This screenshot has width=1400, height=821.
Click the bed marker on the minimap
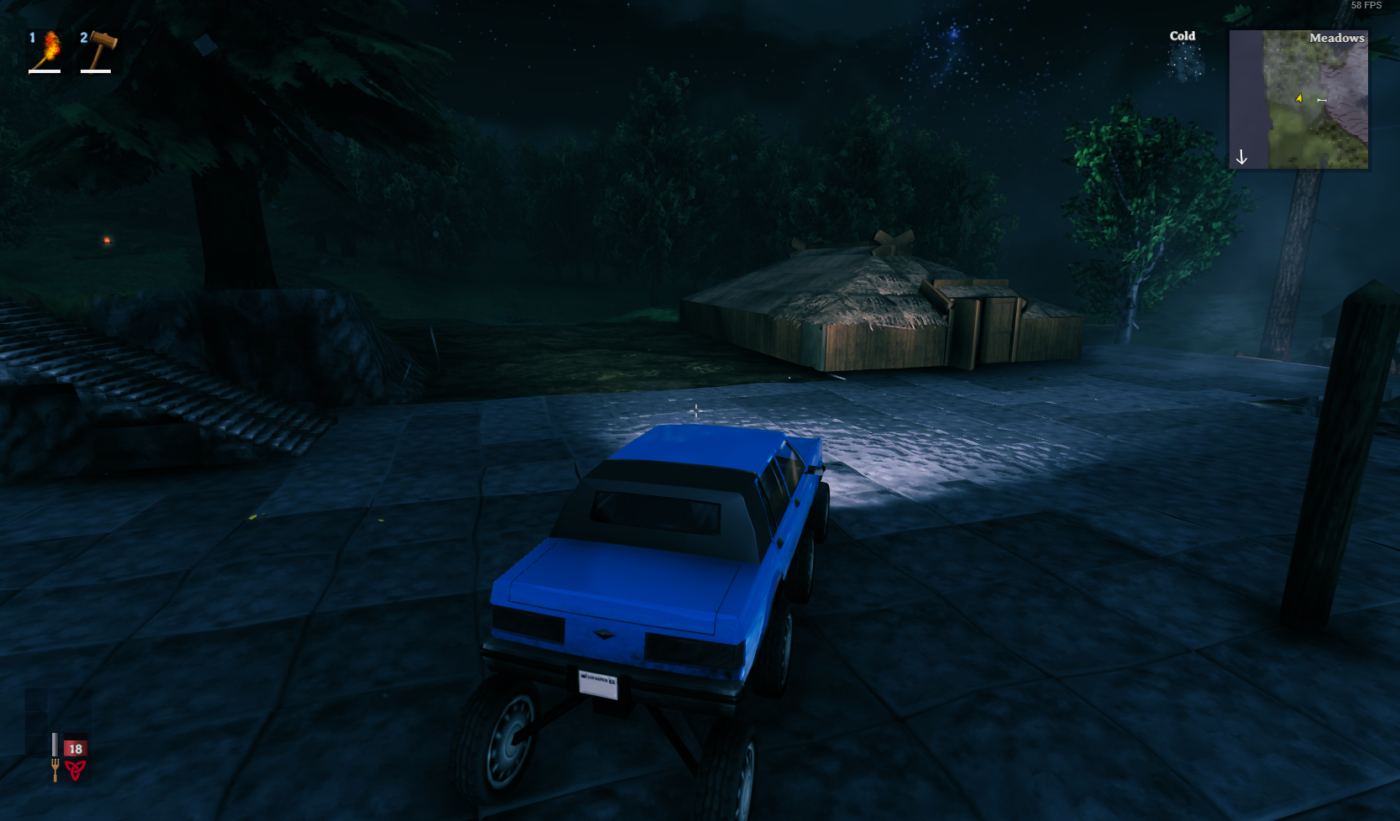point(1321,100)
